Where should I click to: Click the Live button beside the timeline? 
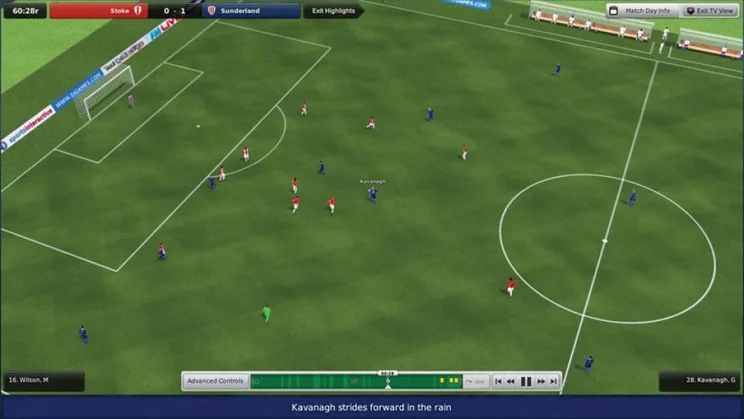[x=476, y=381]
